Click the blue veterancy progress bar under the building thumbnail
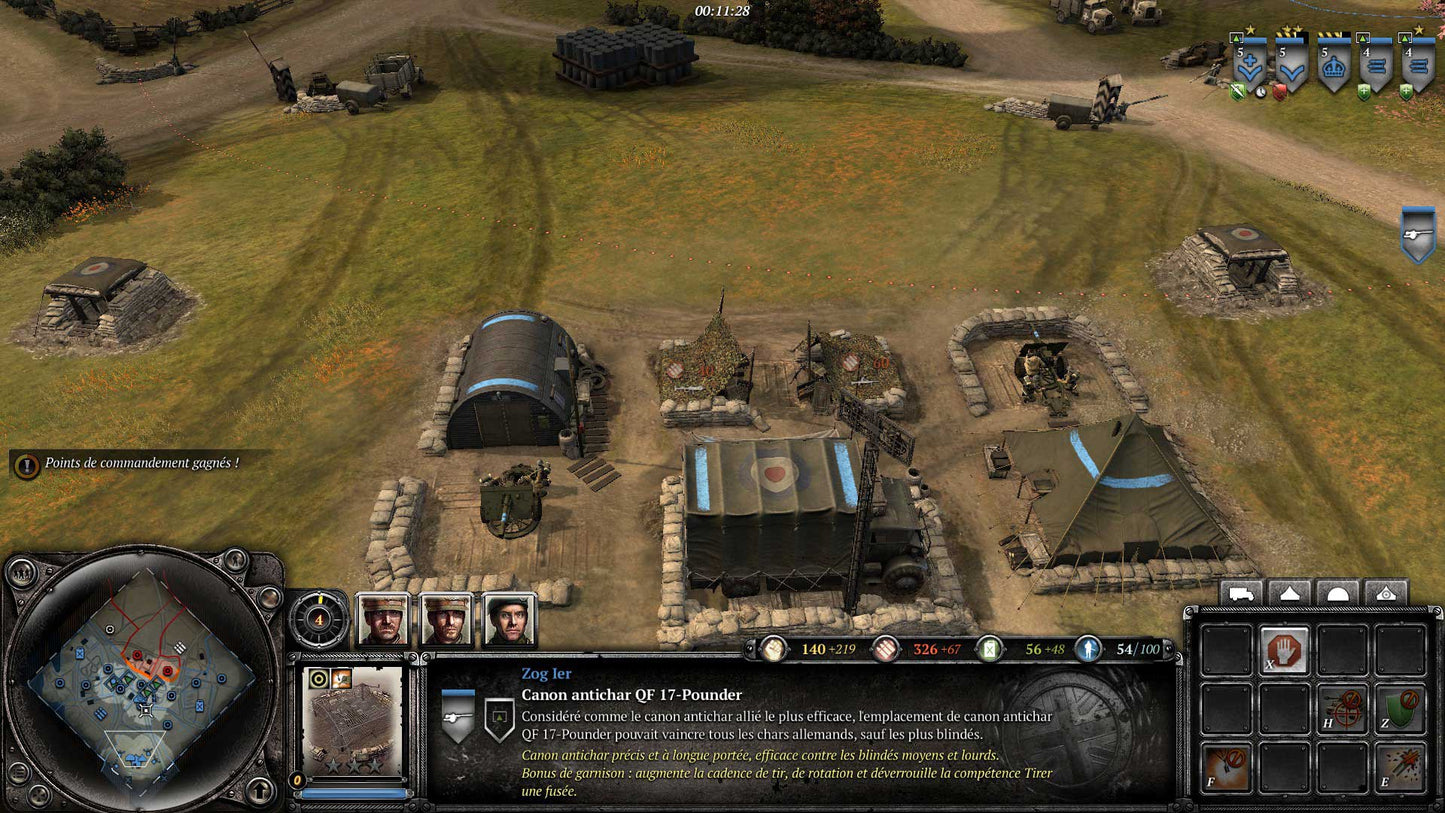The image size is (1445, 813). pos(353,793)
